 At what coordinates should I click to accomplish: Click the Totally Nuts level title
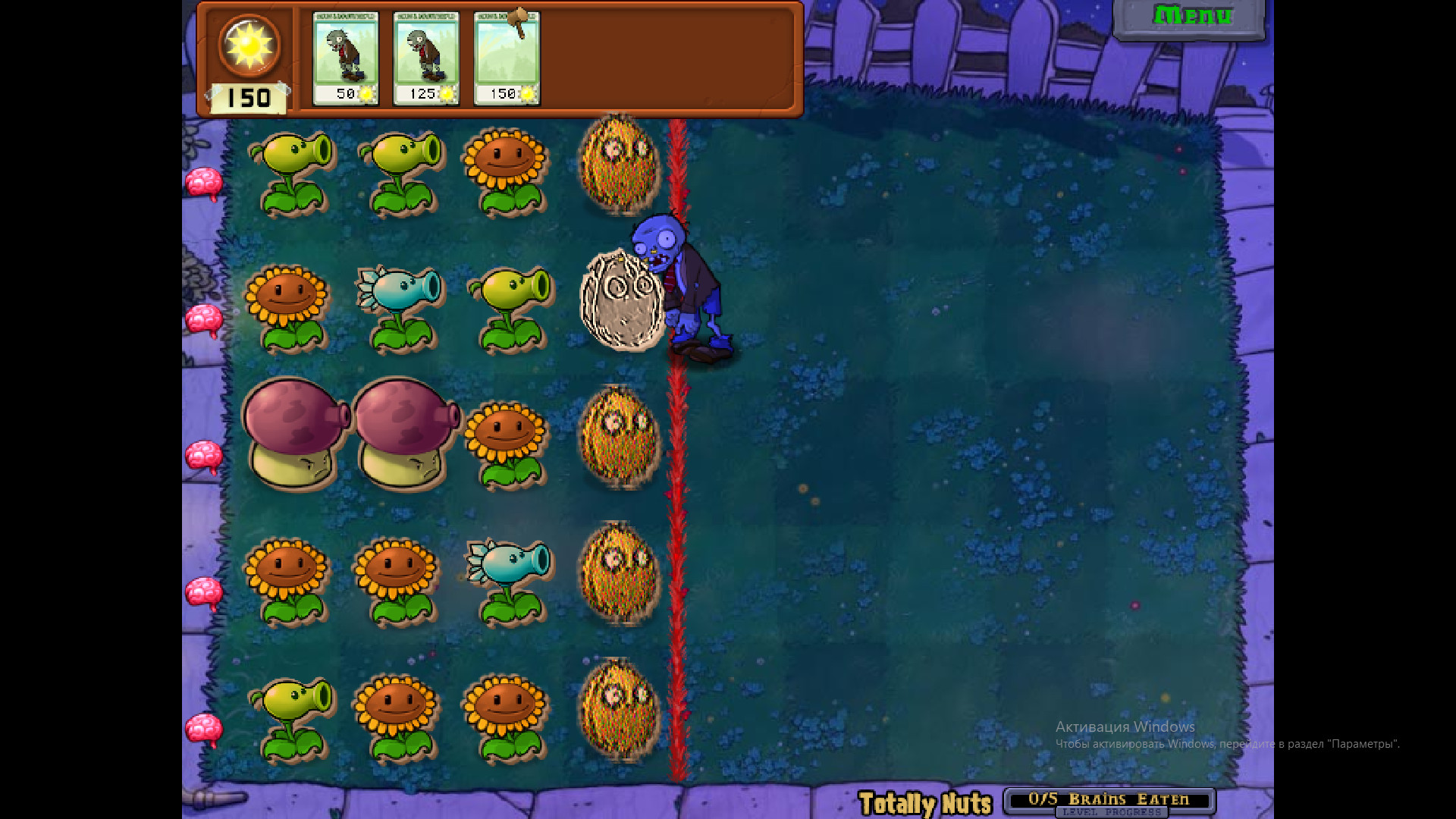[925, 800]
